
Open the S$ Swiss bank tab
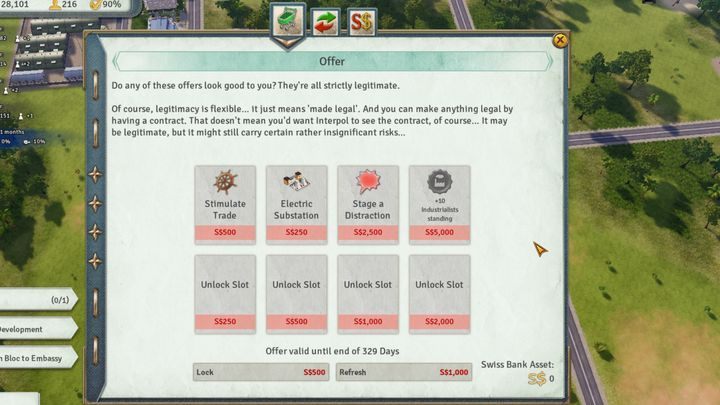coord(361,21)
